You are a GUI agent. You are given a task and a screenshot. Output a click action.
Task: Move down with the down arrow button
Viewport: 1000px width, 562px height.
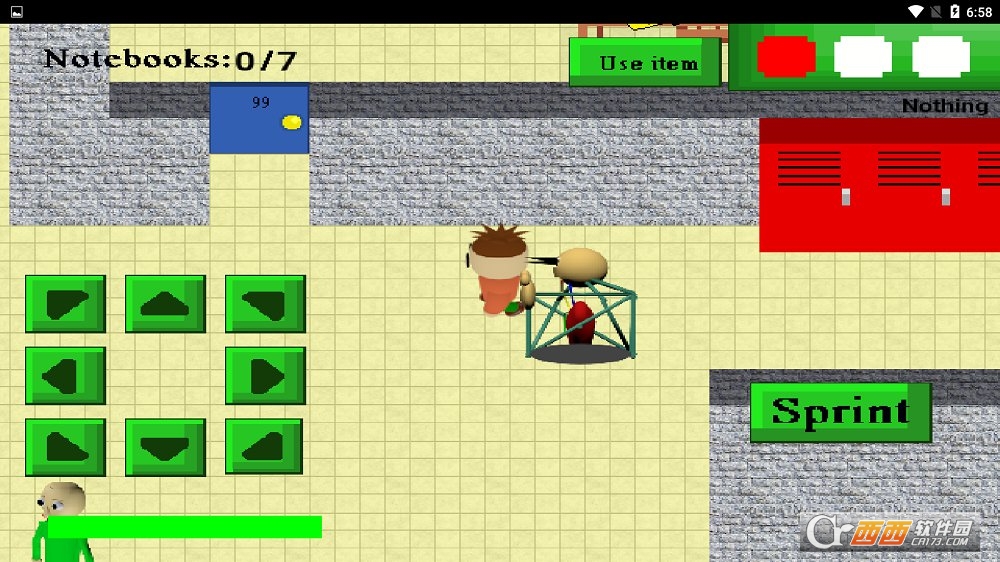[165, 446]
